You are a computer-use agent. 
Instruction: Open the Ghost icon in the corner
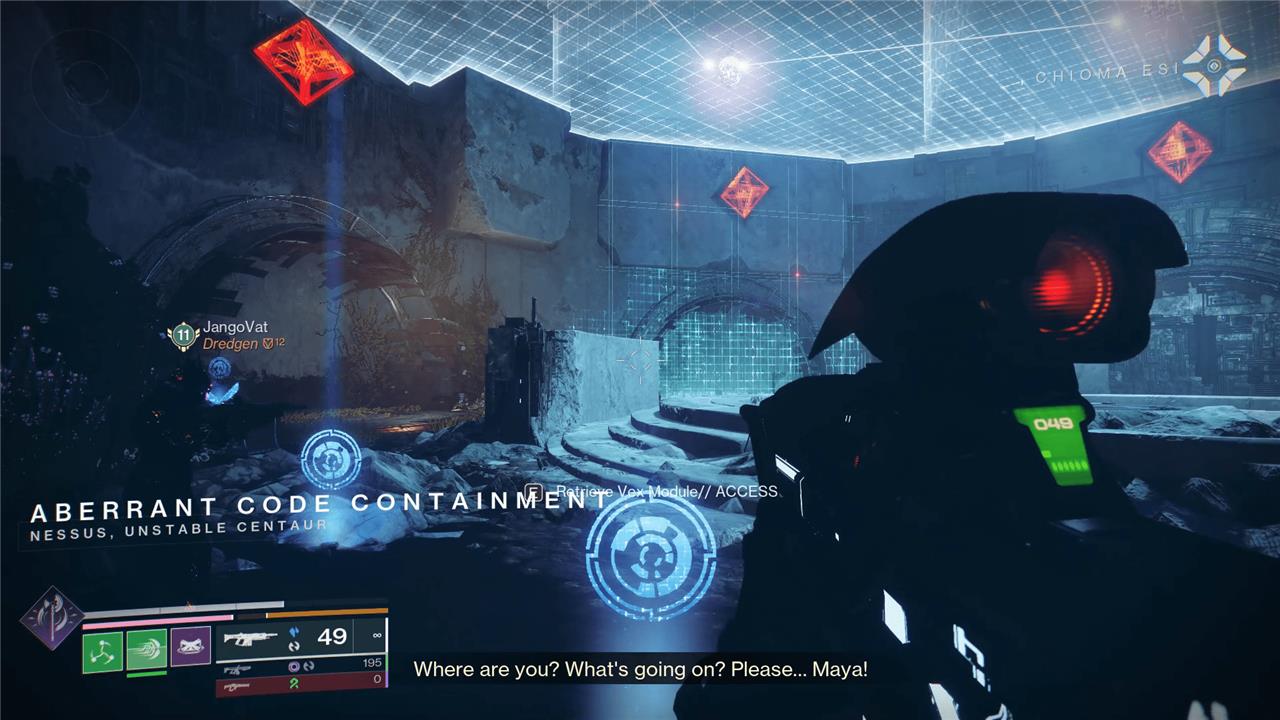point(1215,67)
